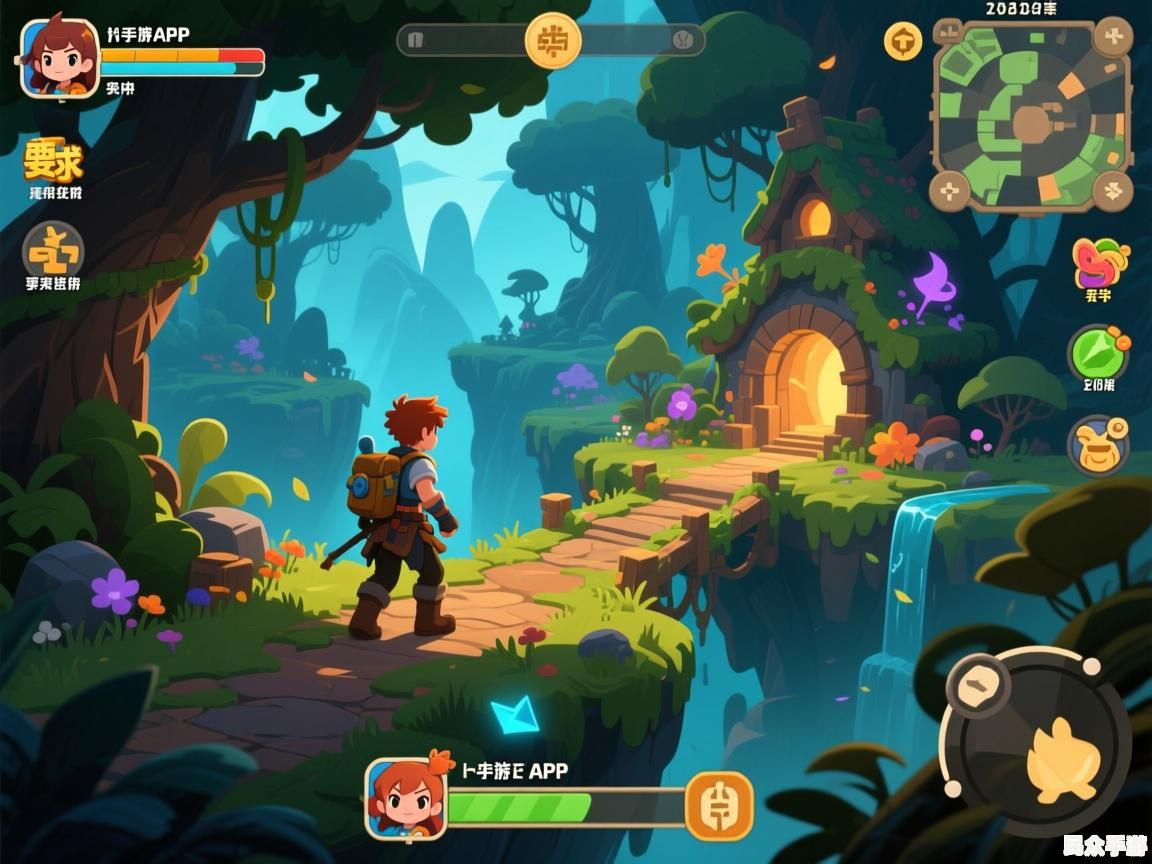The width and height of the screenshot is (1152, 864).
Task: Open the colorful pink and yellow swirl icon
Action: pyautogui.click(x=1098, y=263)
